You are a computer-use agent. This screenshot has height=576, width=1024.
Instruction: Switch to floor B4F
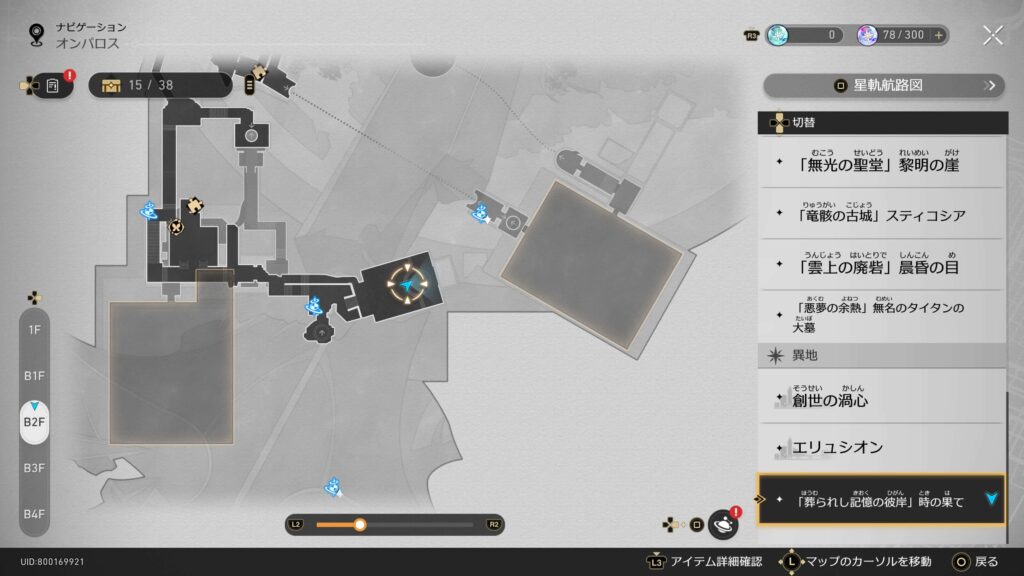tap(34, 513)
